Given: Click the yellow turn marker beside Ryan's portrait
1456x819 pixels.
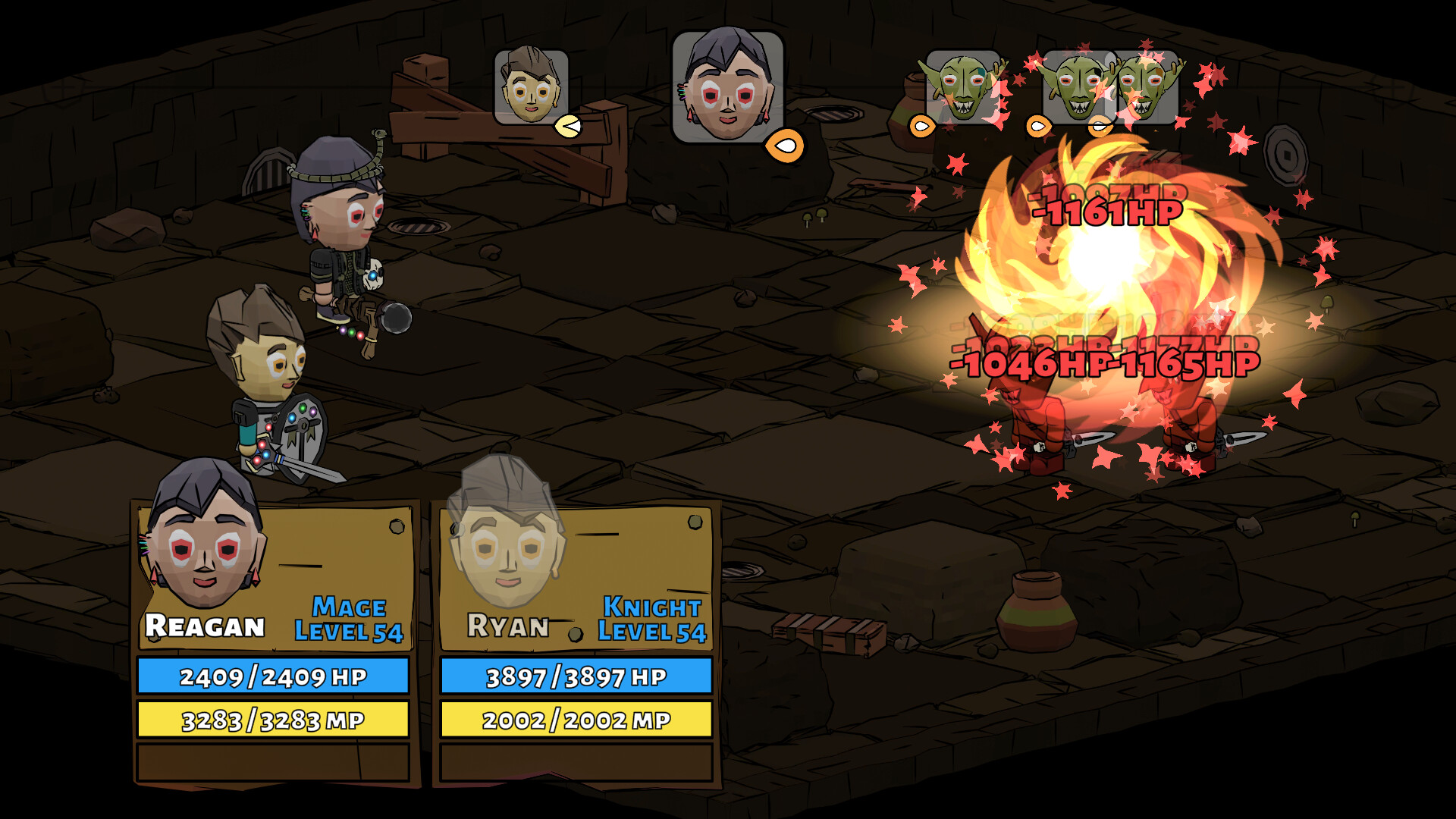Looking at the screenshot, I should (568, 126).
